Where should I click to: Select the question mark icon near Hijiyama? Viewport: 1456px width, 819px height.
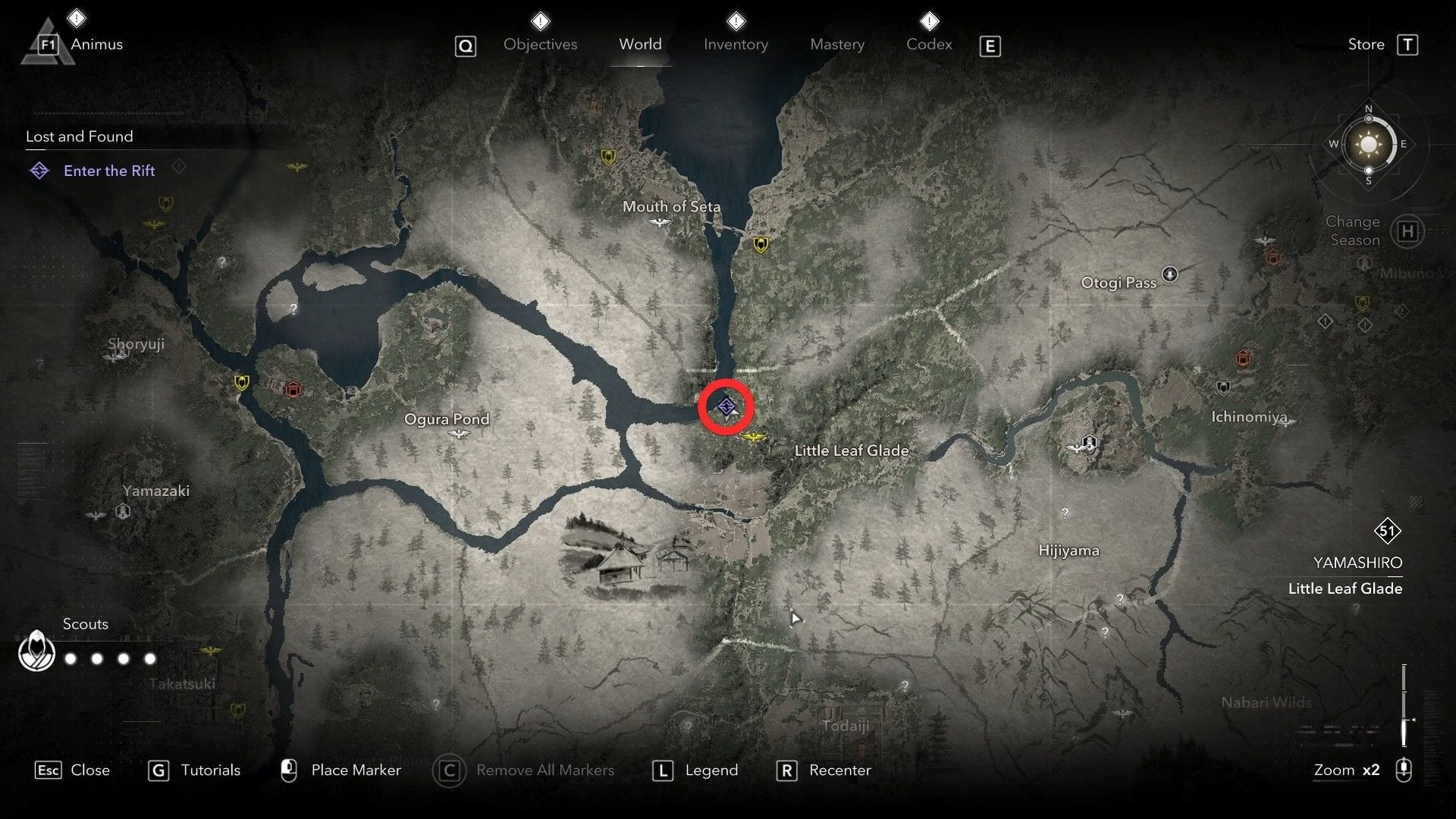coord(1065,512)
